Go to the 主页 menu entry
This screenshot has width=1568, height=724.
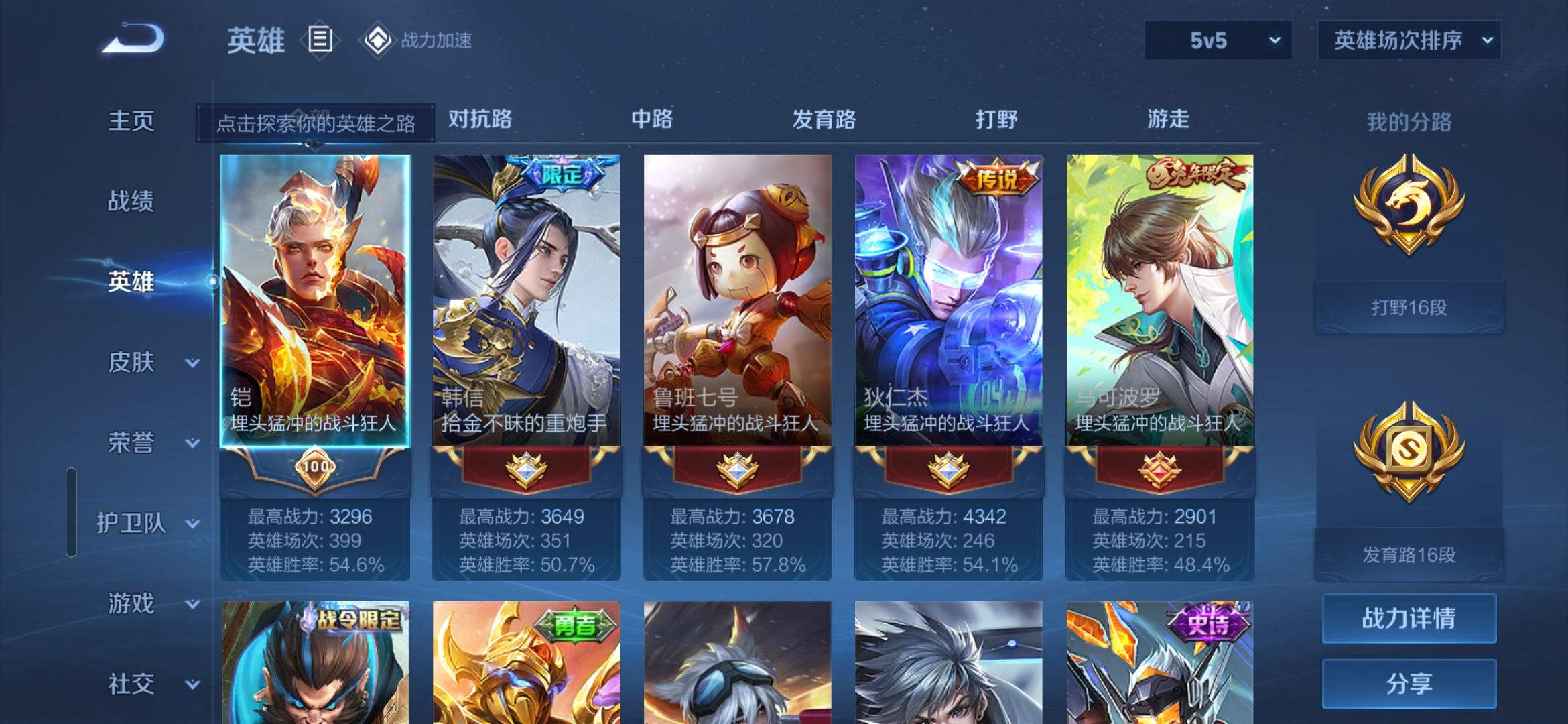click(131, 121)
